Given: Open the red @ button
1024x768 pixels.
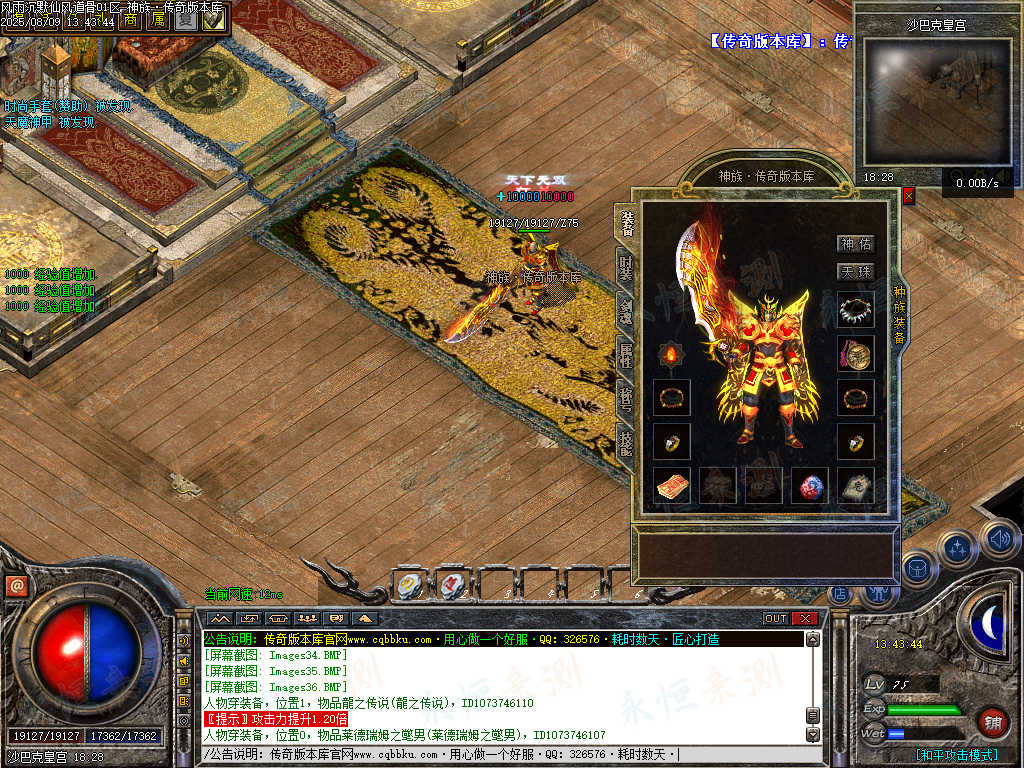Looking at the screenshot, I should click(x=15, y=586).
